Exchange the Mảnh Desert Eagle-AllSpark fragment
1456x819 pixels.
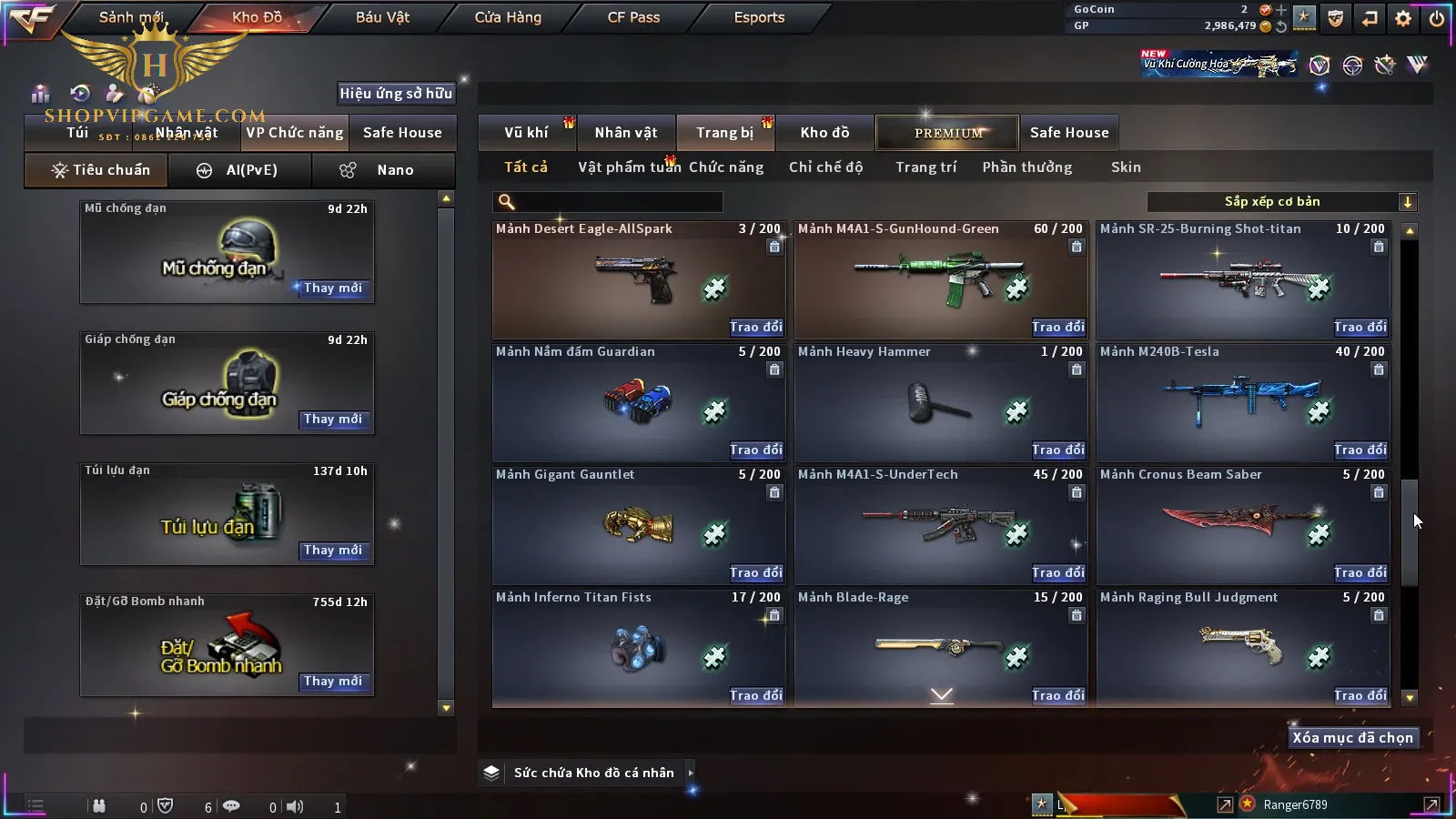(x=755, y=327)
